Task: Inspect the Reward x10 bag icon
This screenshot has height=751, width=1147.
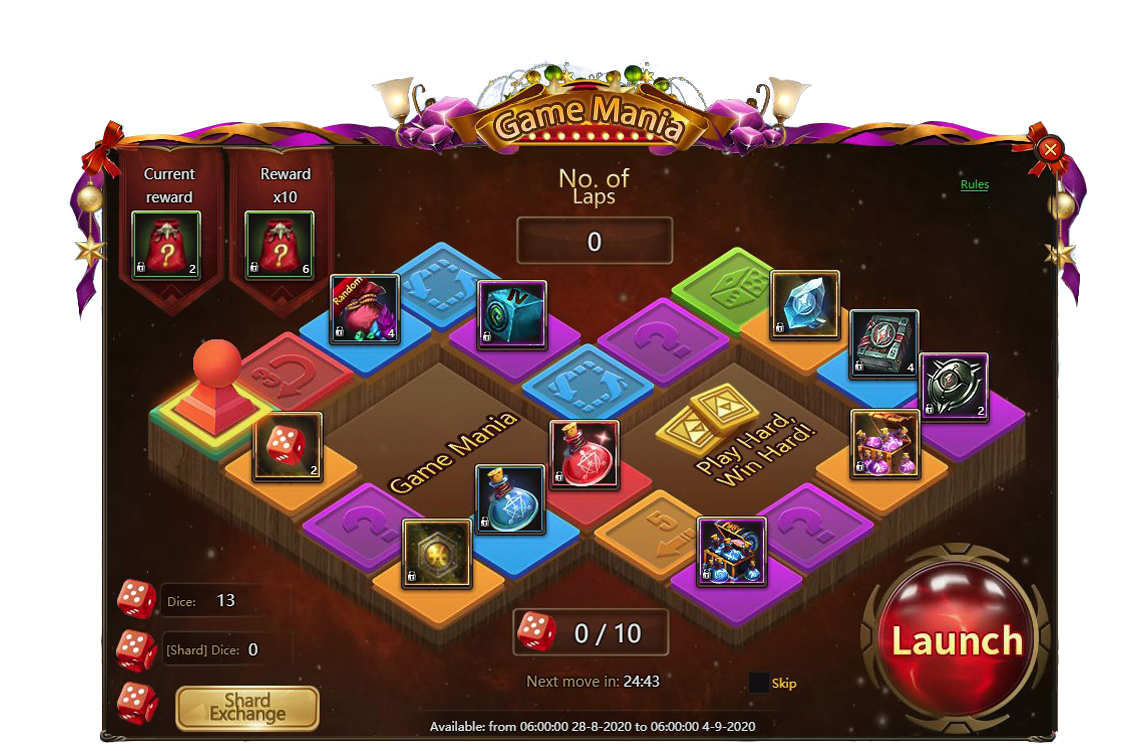Action: 280,246
